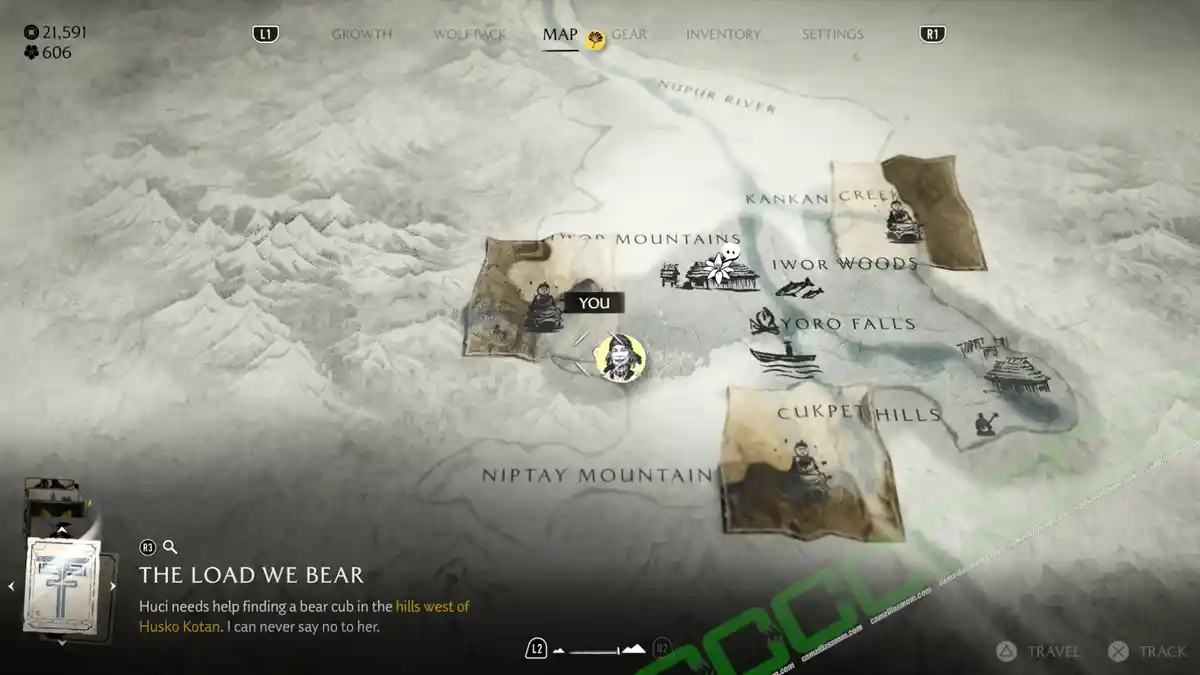Select the fish marker near Iwor Woods
The height and width of the screenshot is (675, 1200).
[x=799, y=290]
